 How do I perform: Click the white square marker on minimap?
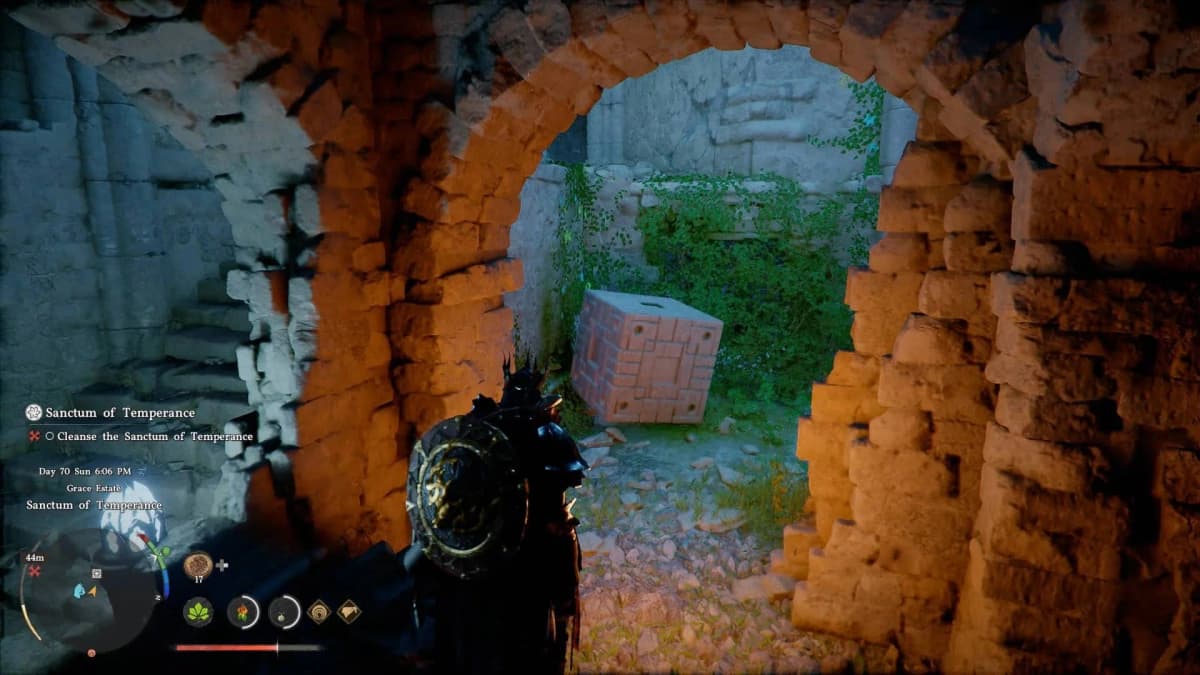click(96, 573)
